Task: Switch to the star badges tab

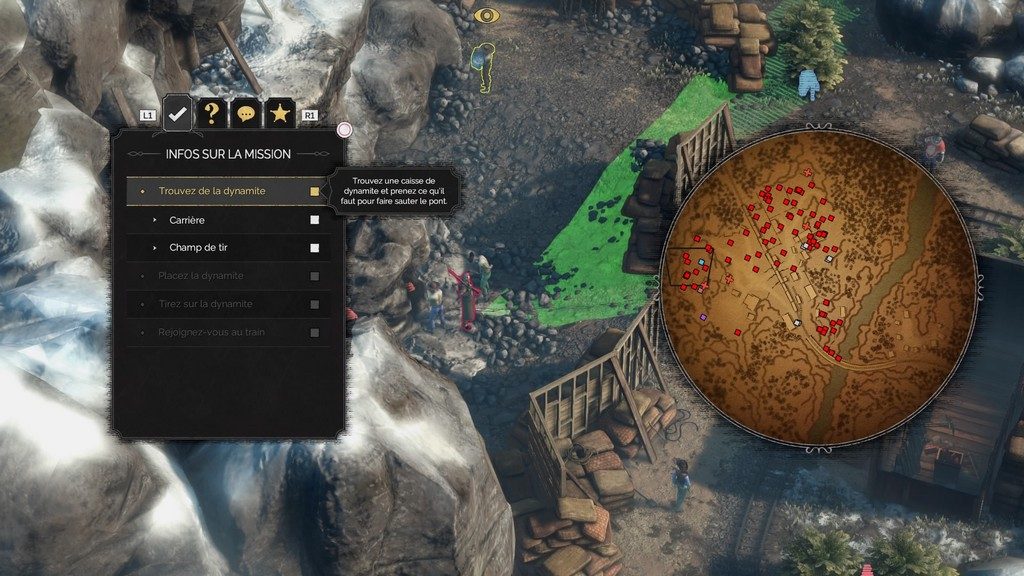Action: click(279, 114)
